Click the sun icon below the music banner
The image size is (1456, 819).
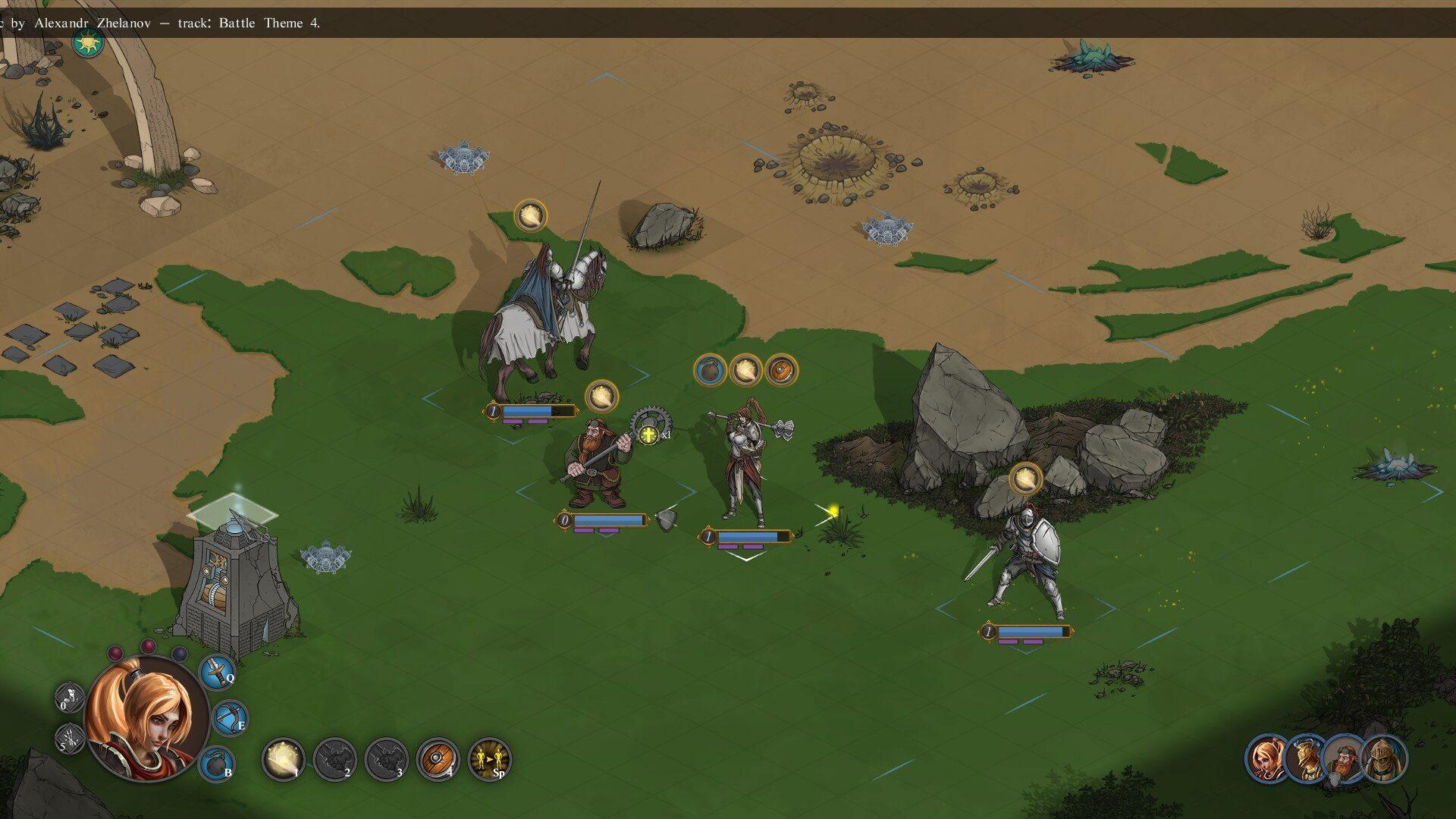tap(88, 42)
